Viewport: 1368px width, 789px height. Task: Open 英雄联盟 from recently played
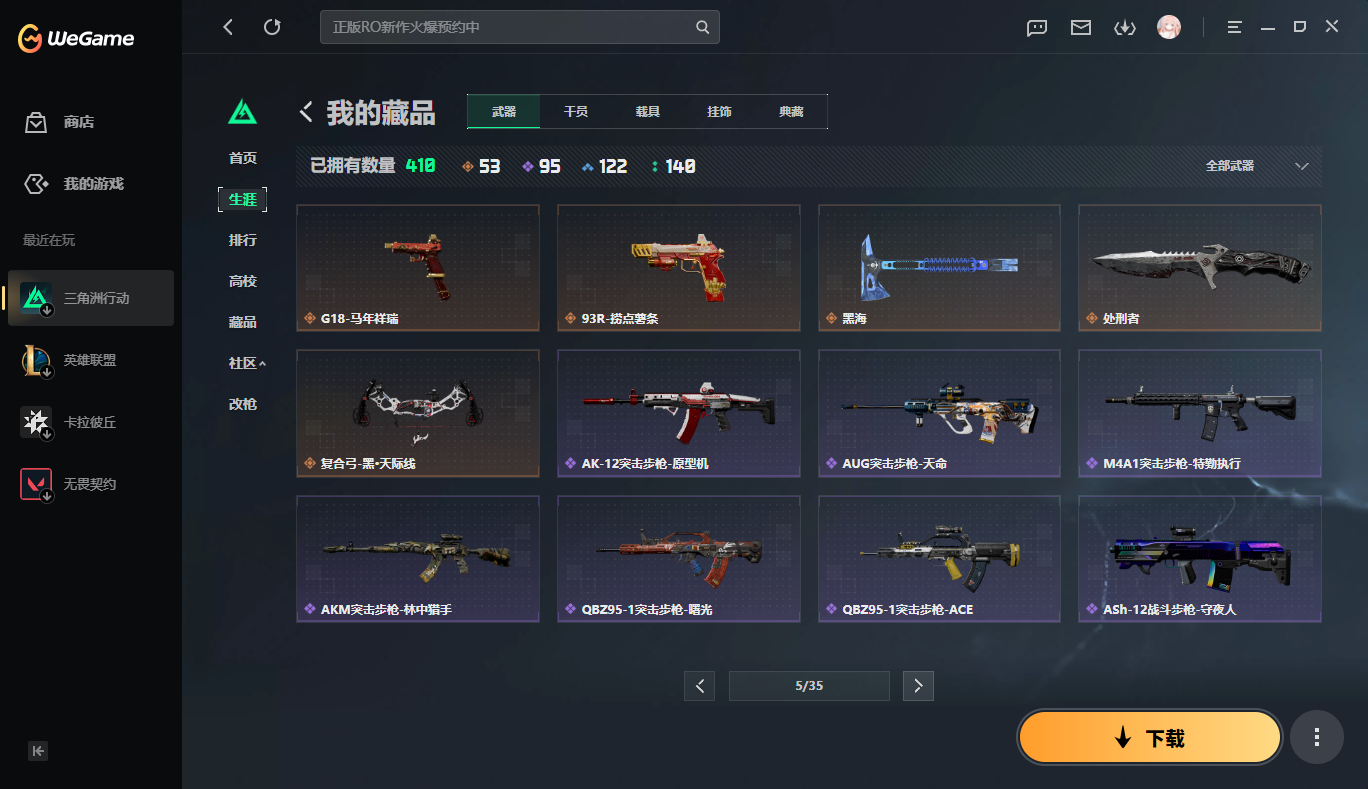(x=90, y=360)
